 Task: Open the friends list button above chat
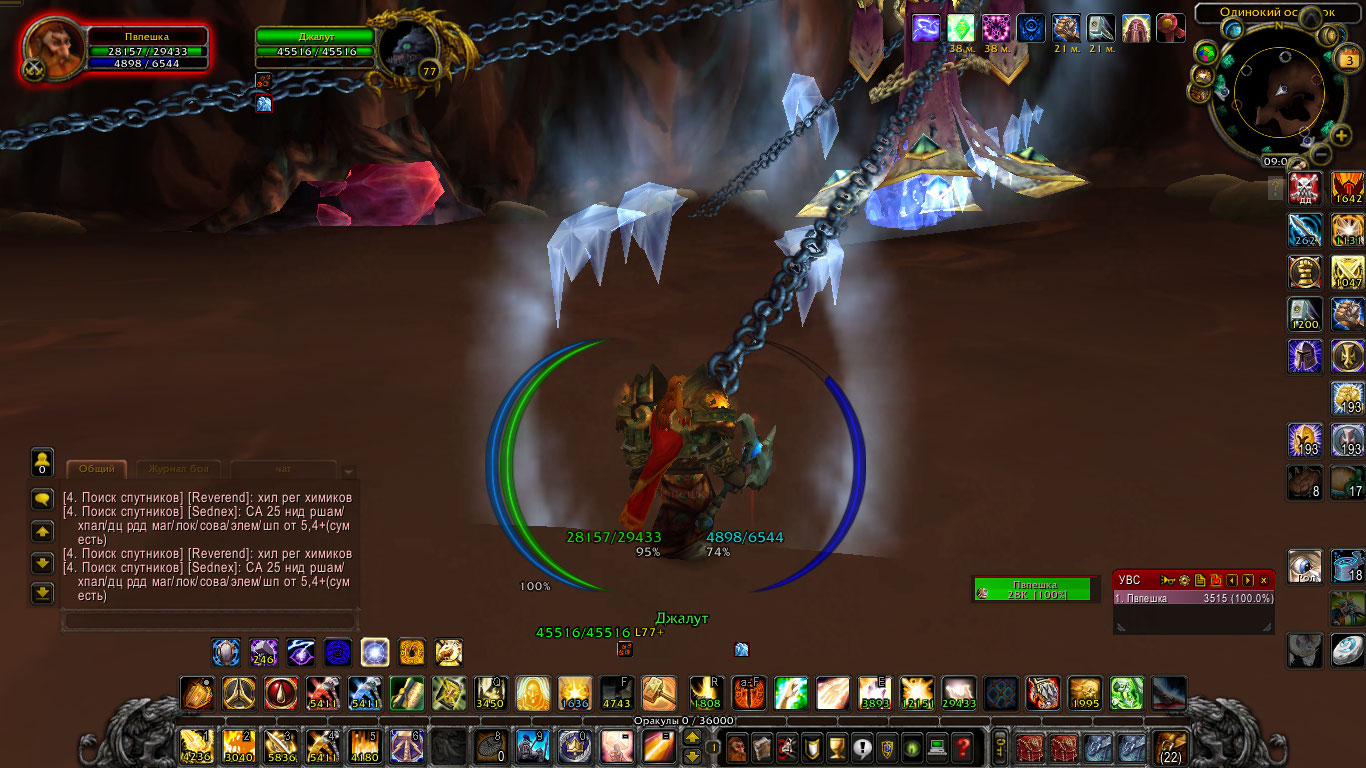[x=42, y=462]
